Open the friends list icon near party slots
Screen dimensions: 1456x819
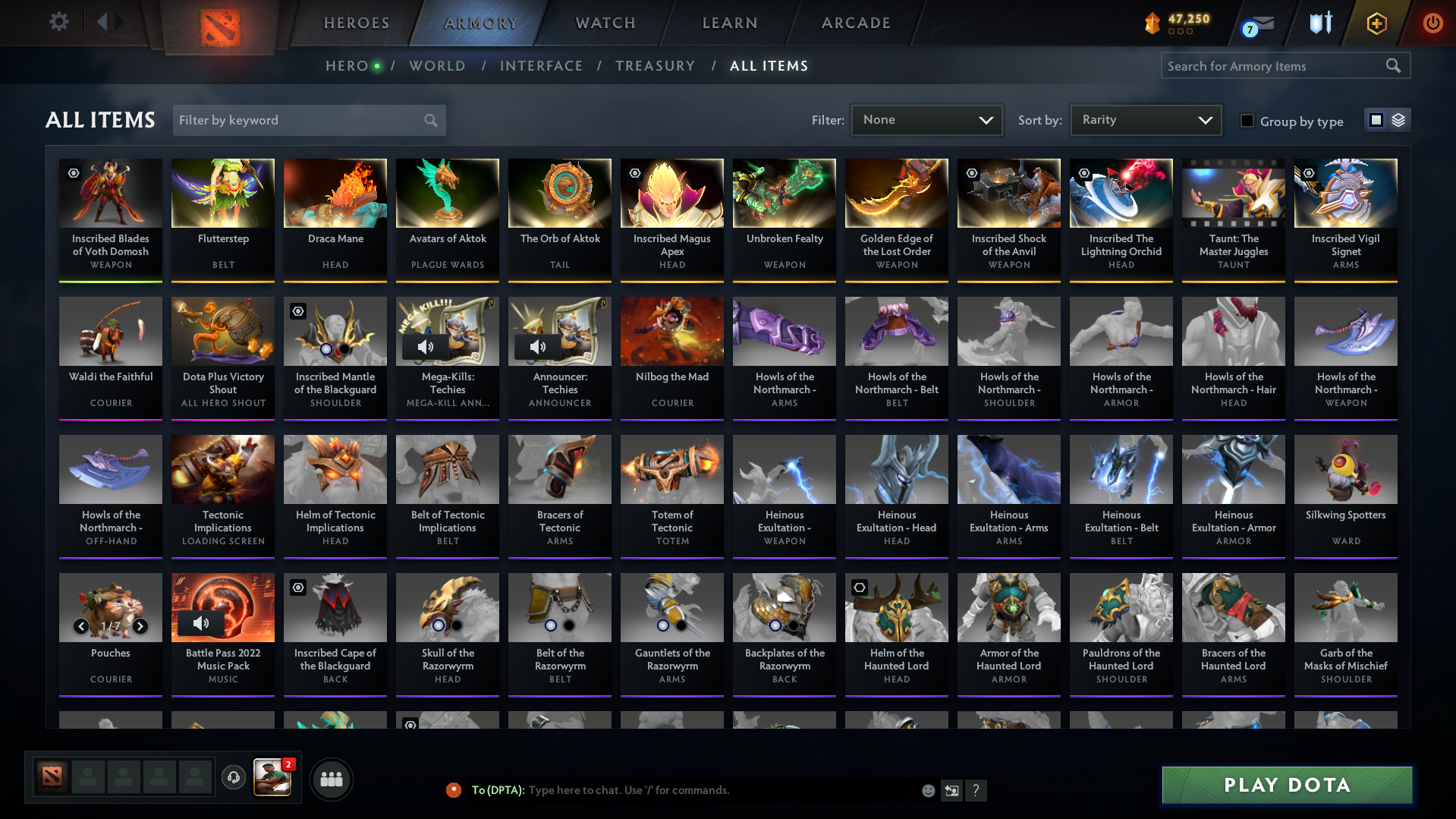click(331, 779)
